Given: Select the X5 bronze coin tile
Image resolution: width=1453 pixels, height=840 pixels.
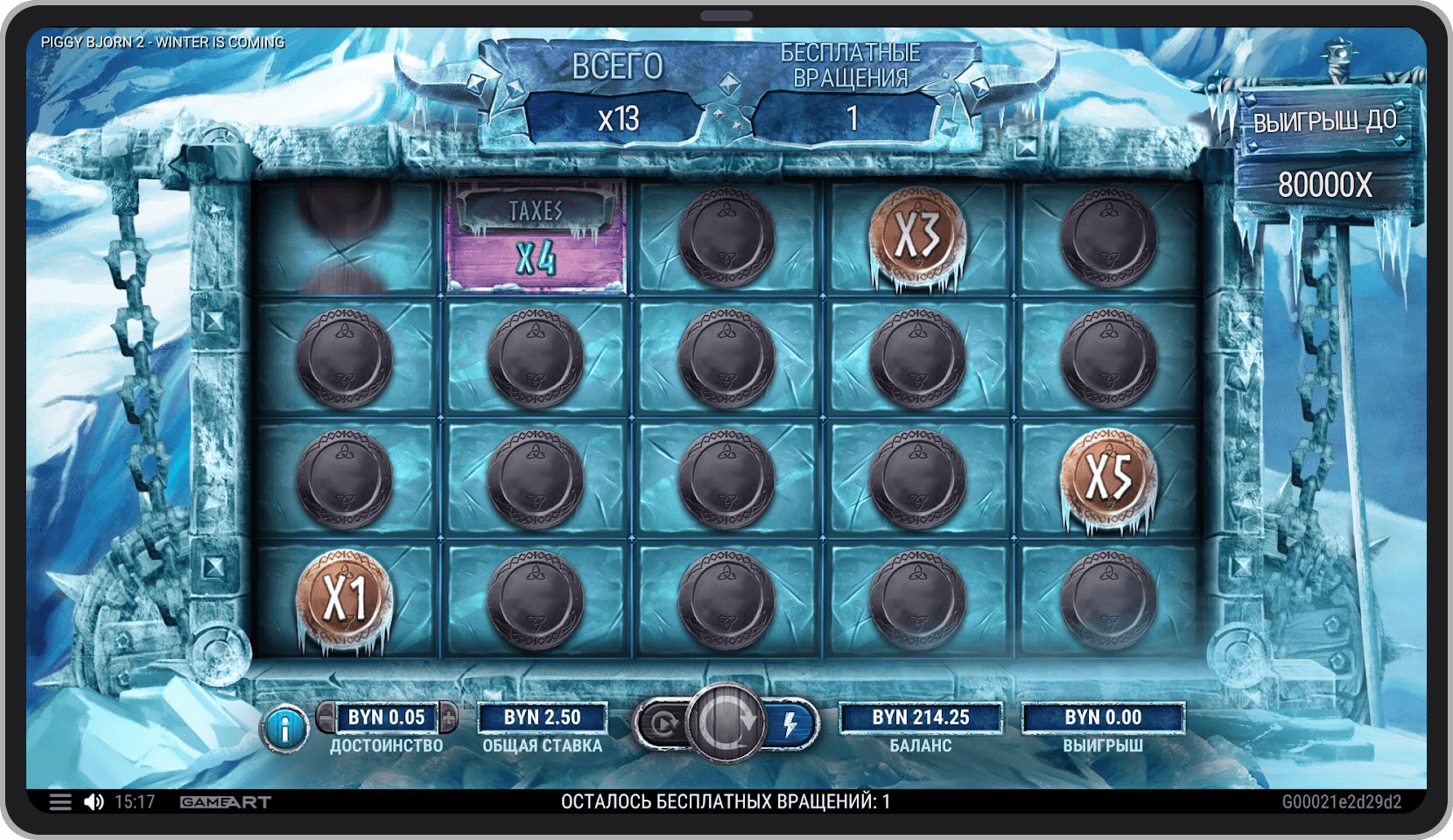Looking at the screenshot, I should click(1108, 478).
